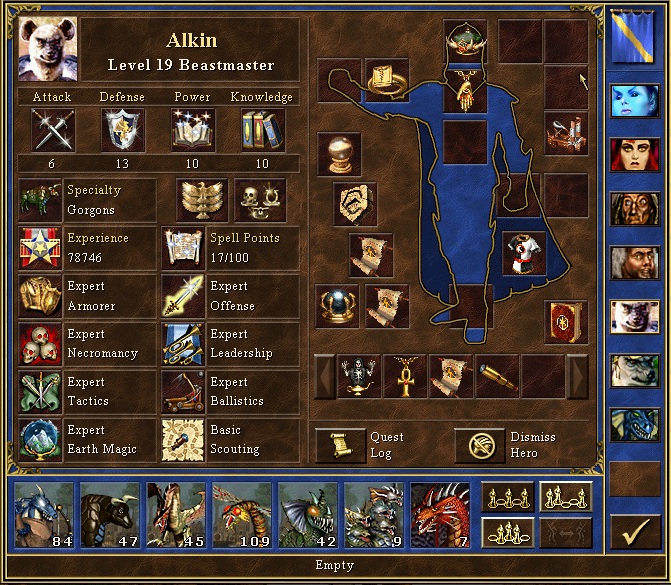
Task: Click the spyglass in the backpack
Action: click(497, 377)
